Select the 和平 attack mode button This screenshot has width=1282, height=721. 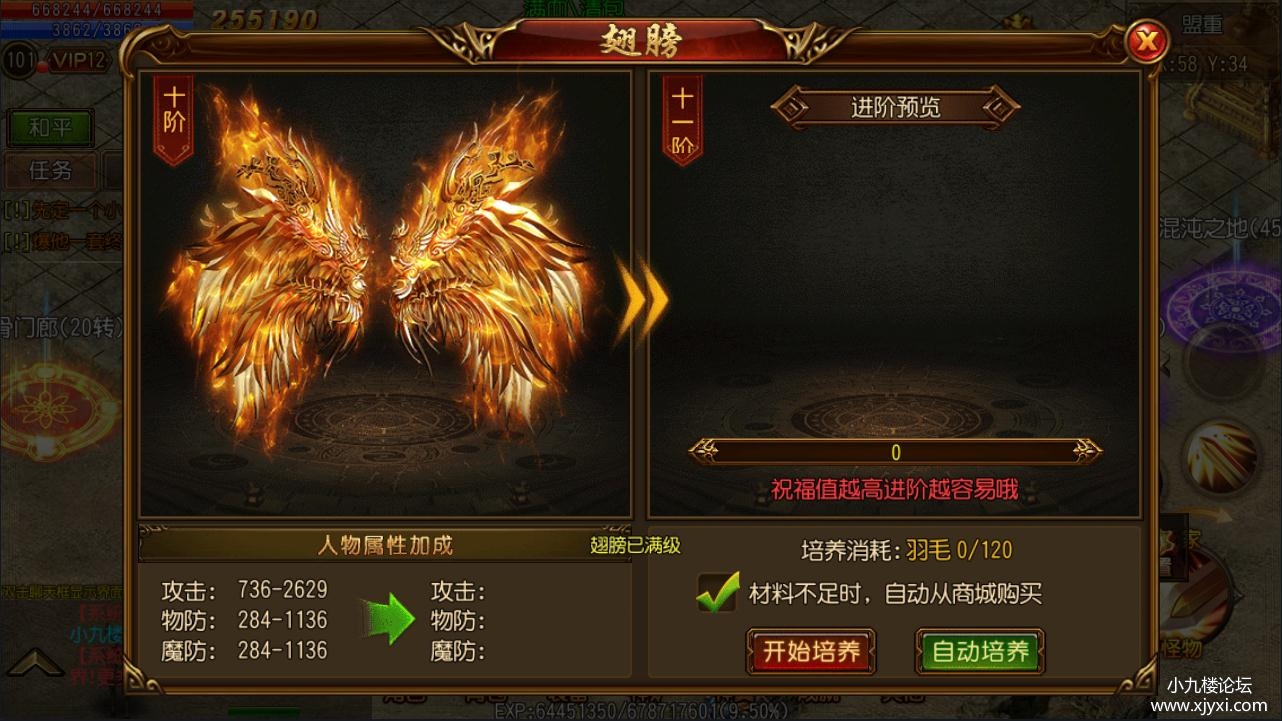click(50, 127)
